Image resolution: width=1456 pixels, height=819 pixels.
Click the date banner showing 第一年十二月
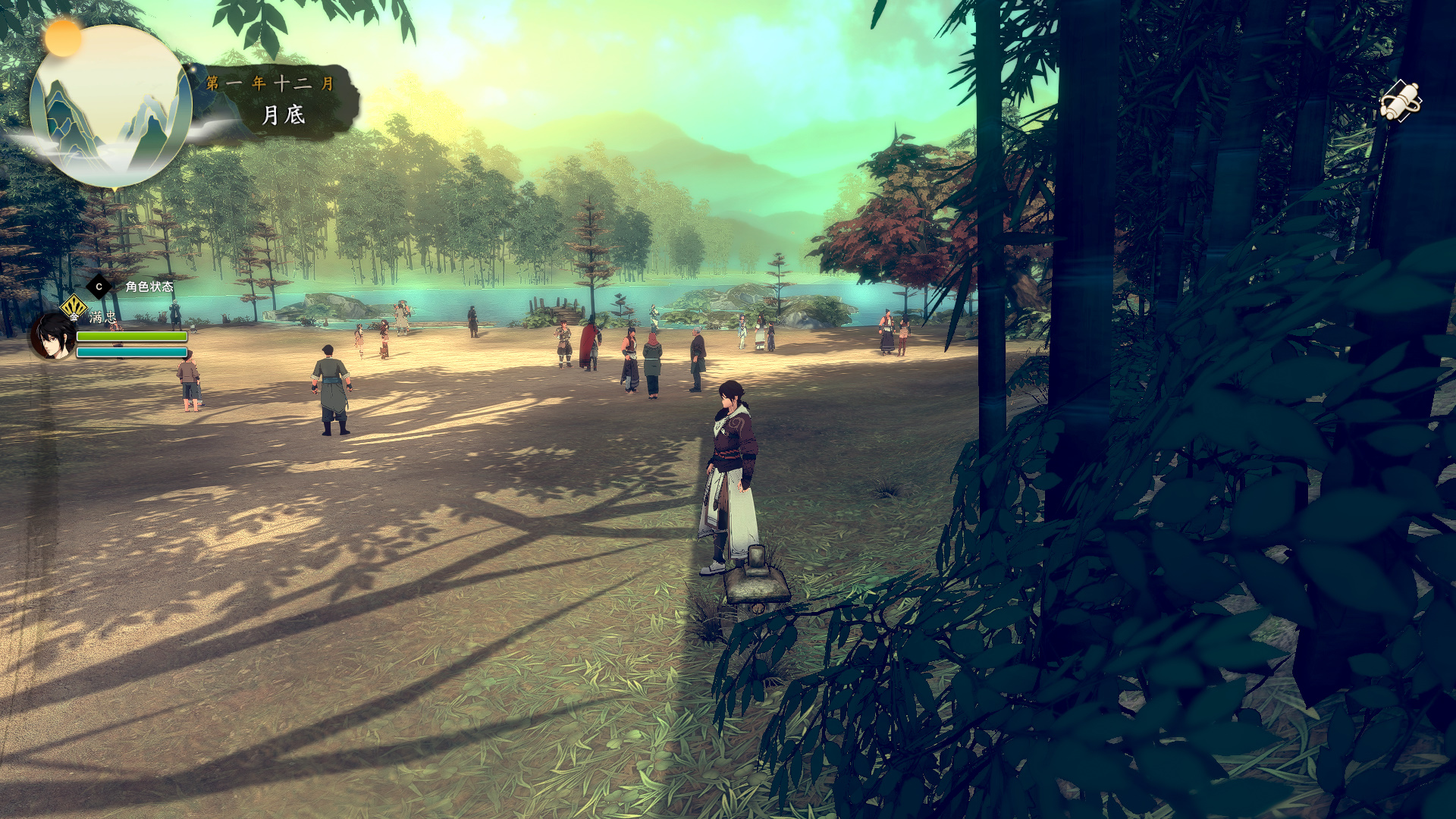(273, 99)
